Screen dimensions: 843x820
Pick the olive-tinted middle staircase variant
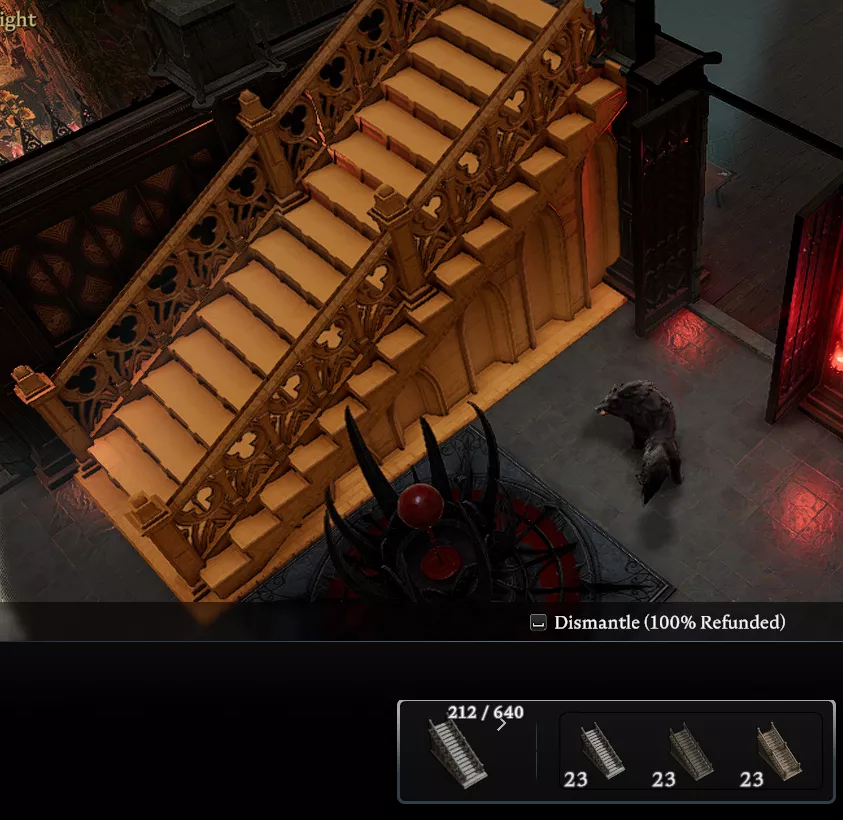coord(690,752)
